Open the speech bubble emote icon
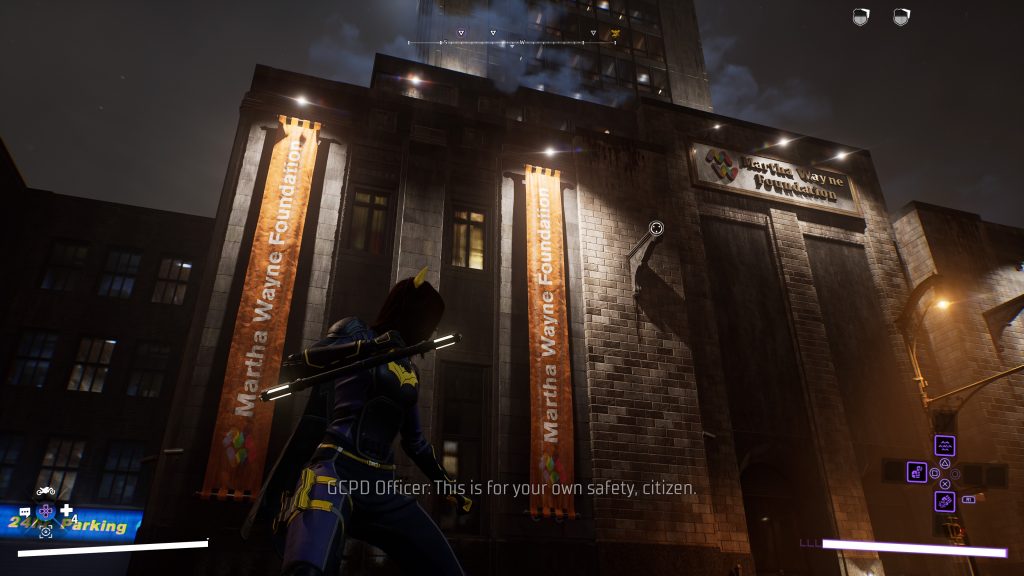1024x576 pixels. 25,512
